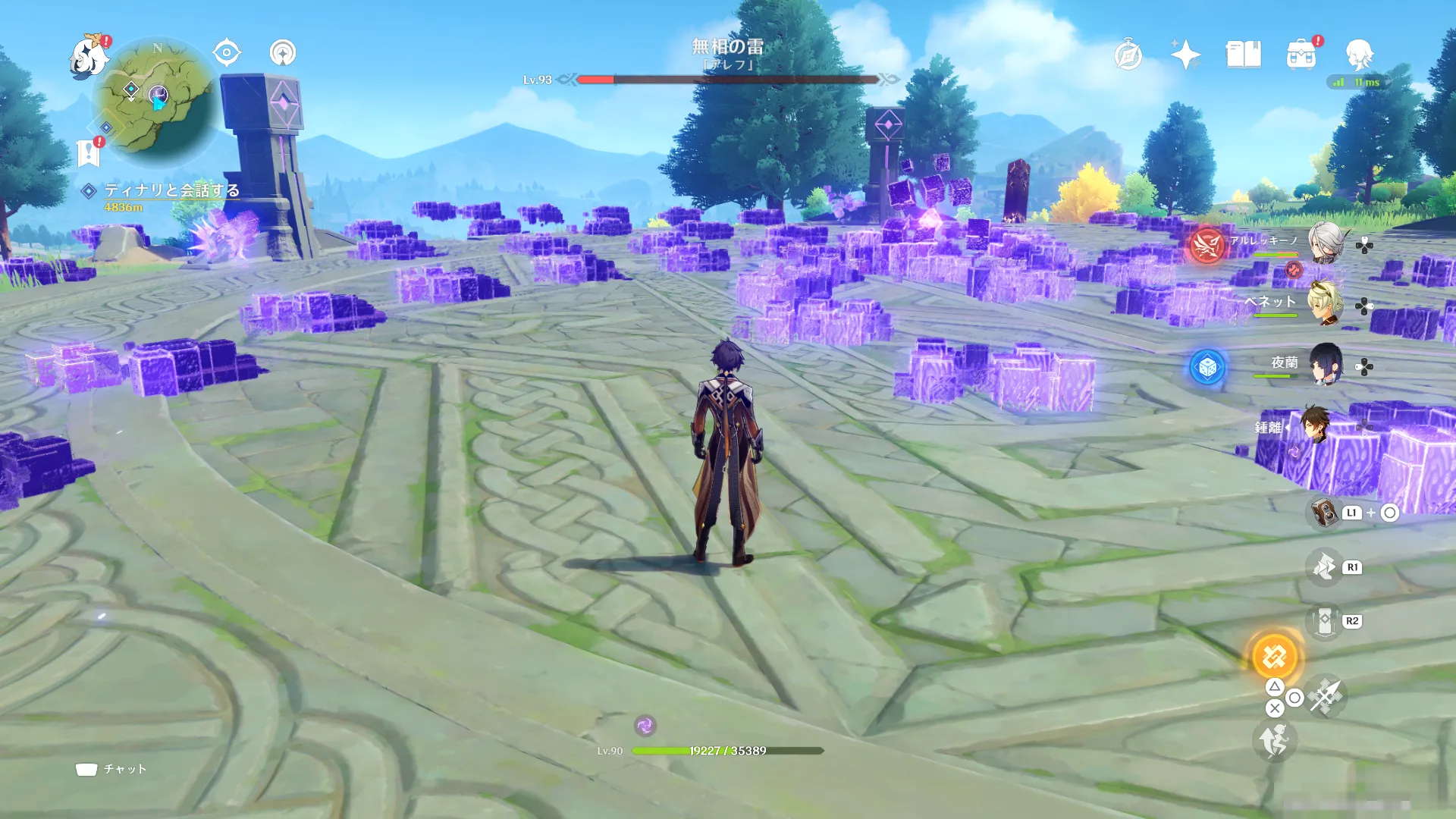Viewport: 1456px width, 819px height.
Task: Tap the sprint dash icon
Action: (1274, 741)
